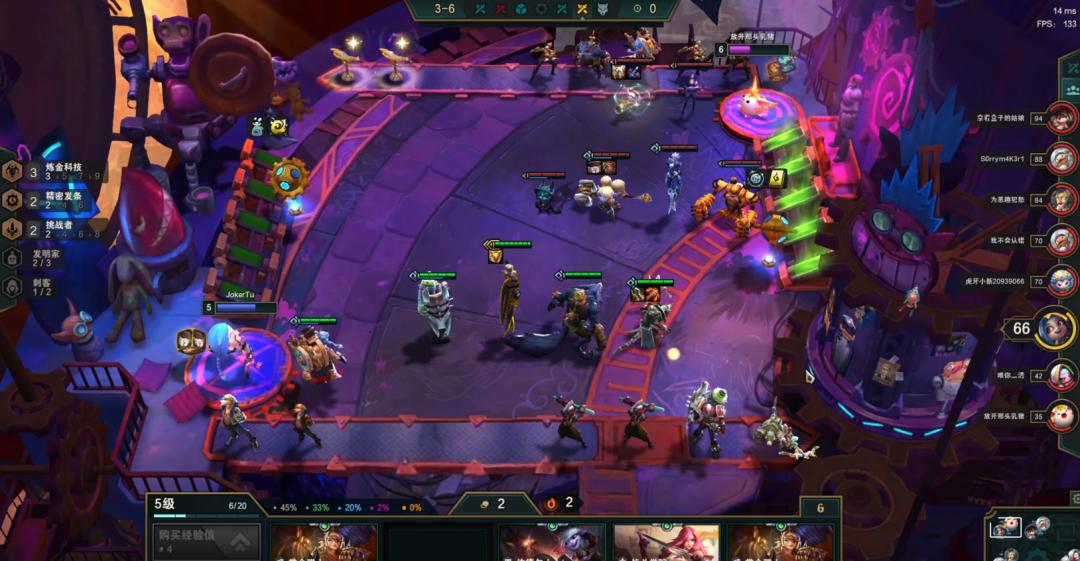View player S0rrym4K3r1's board

tap(1061, 158)
